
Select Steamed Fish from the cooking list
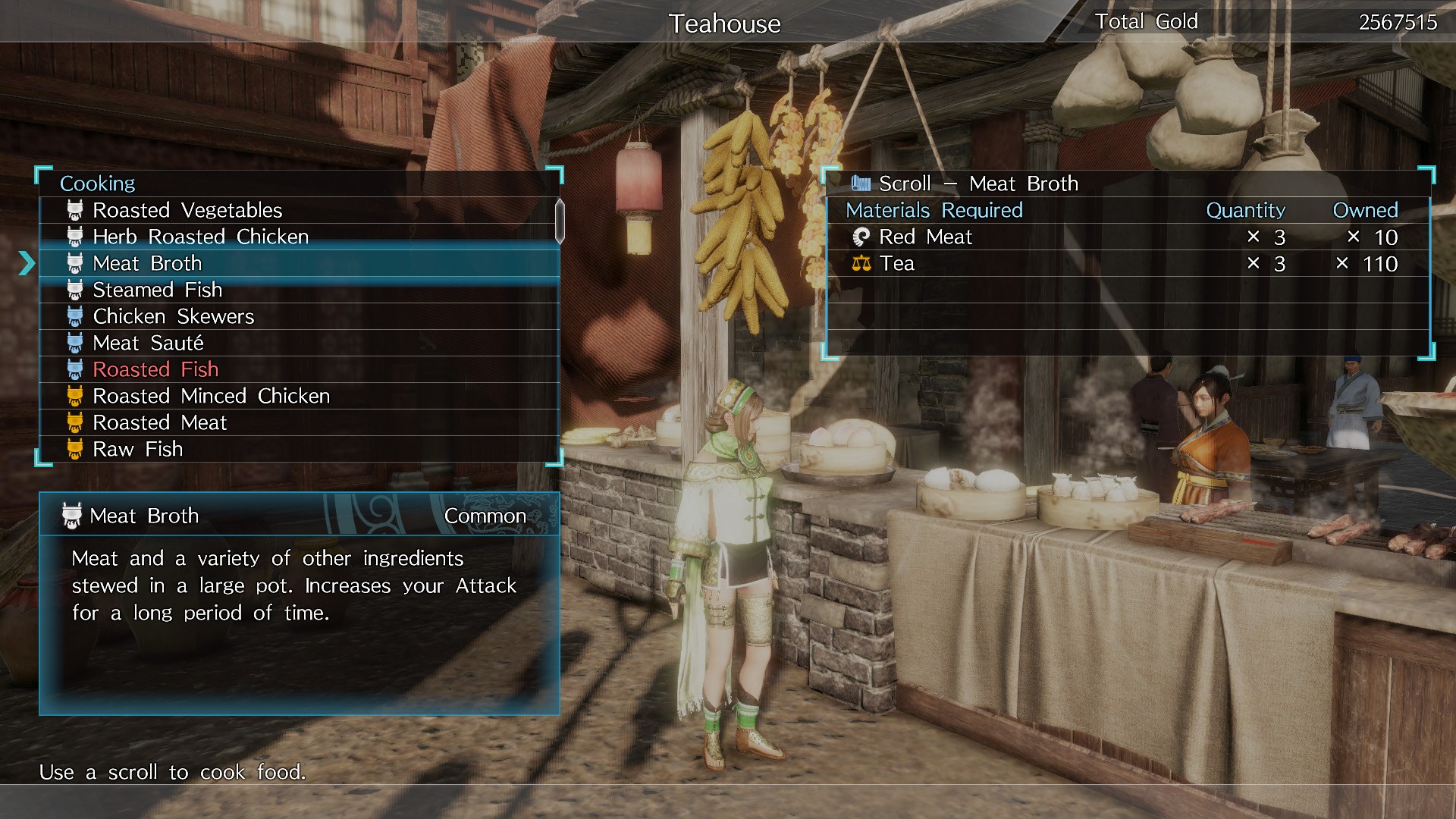[x=157, y=290]
